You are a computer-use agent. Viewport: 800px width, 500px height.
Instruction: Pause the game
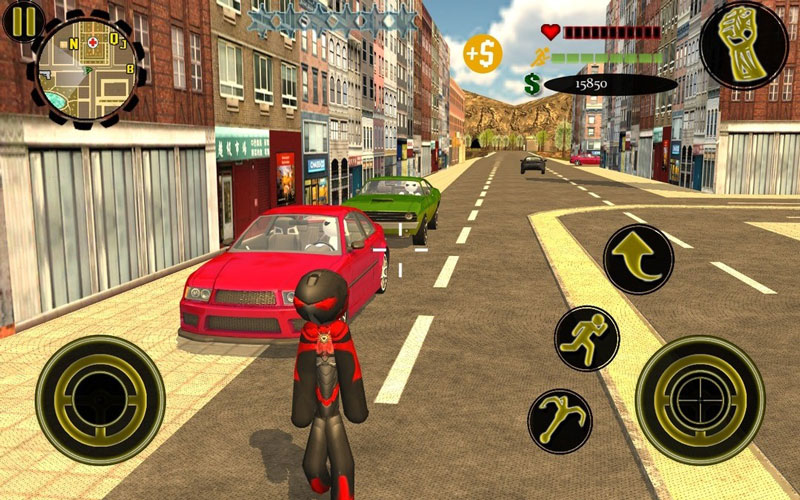[22, 20]
